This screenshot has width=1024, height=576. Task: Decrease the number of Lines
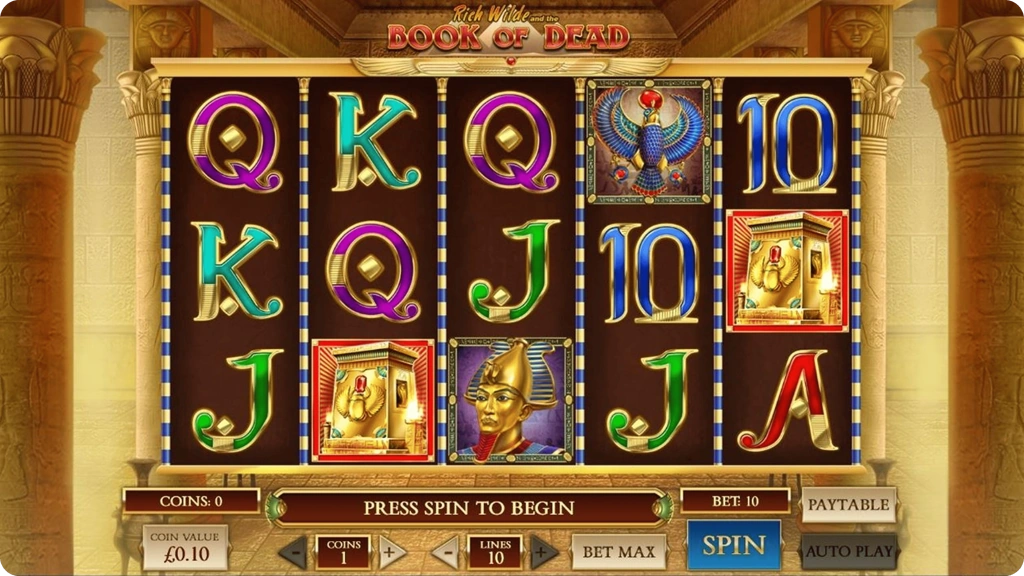click(446, 551)
